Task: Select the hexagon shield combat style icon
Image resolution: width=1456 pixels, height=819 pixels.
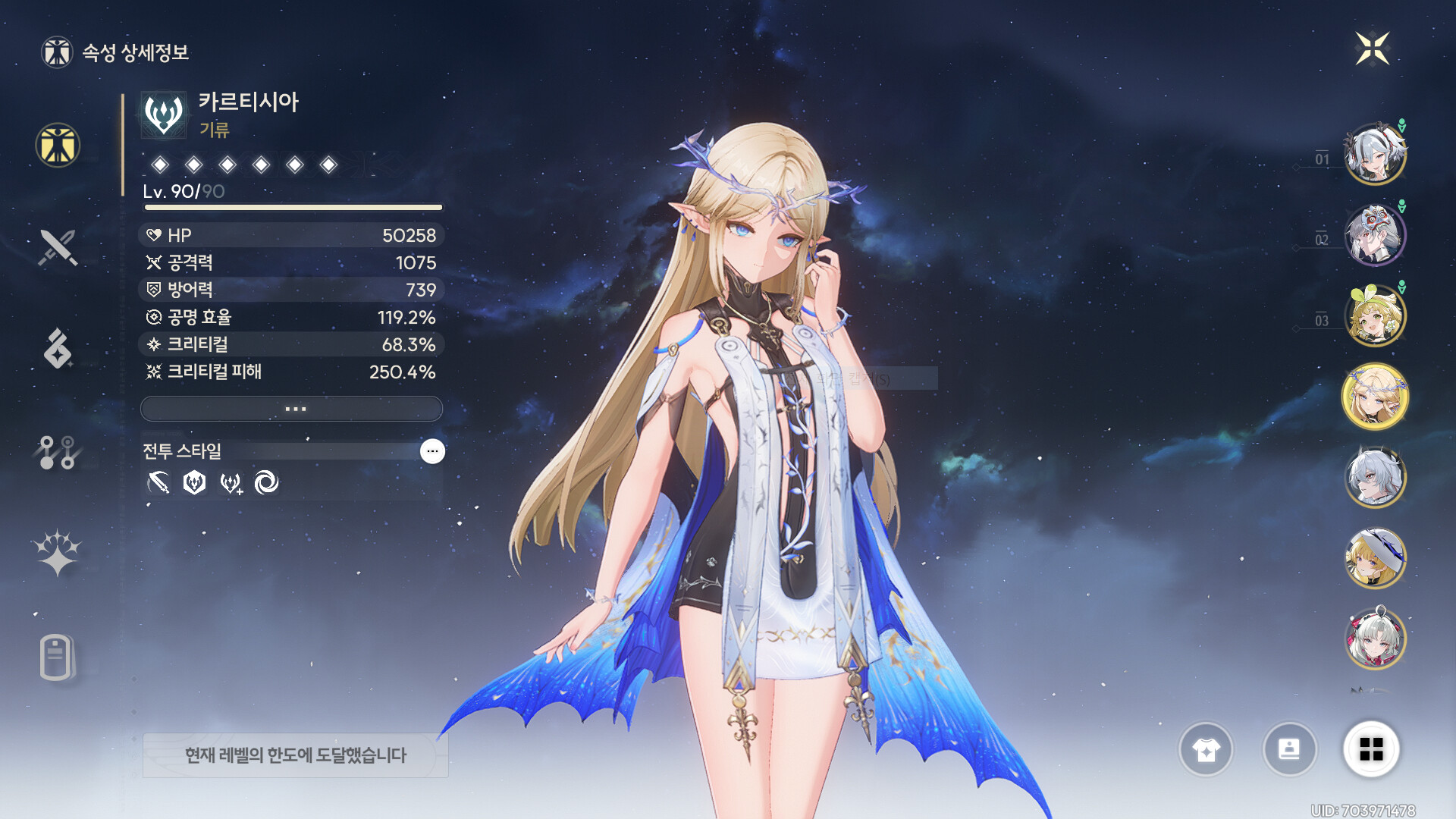Action: [195, 482]
